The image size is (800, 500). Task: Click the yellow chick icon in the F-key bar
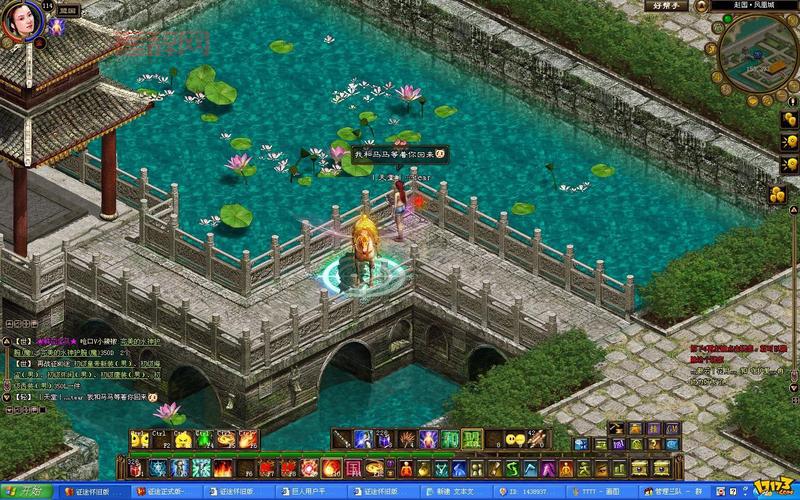(184, 439)
